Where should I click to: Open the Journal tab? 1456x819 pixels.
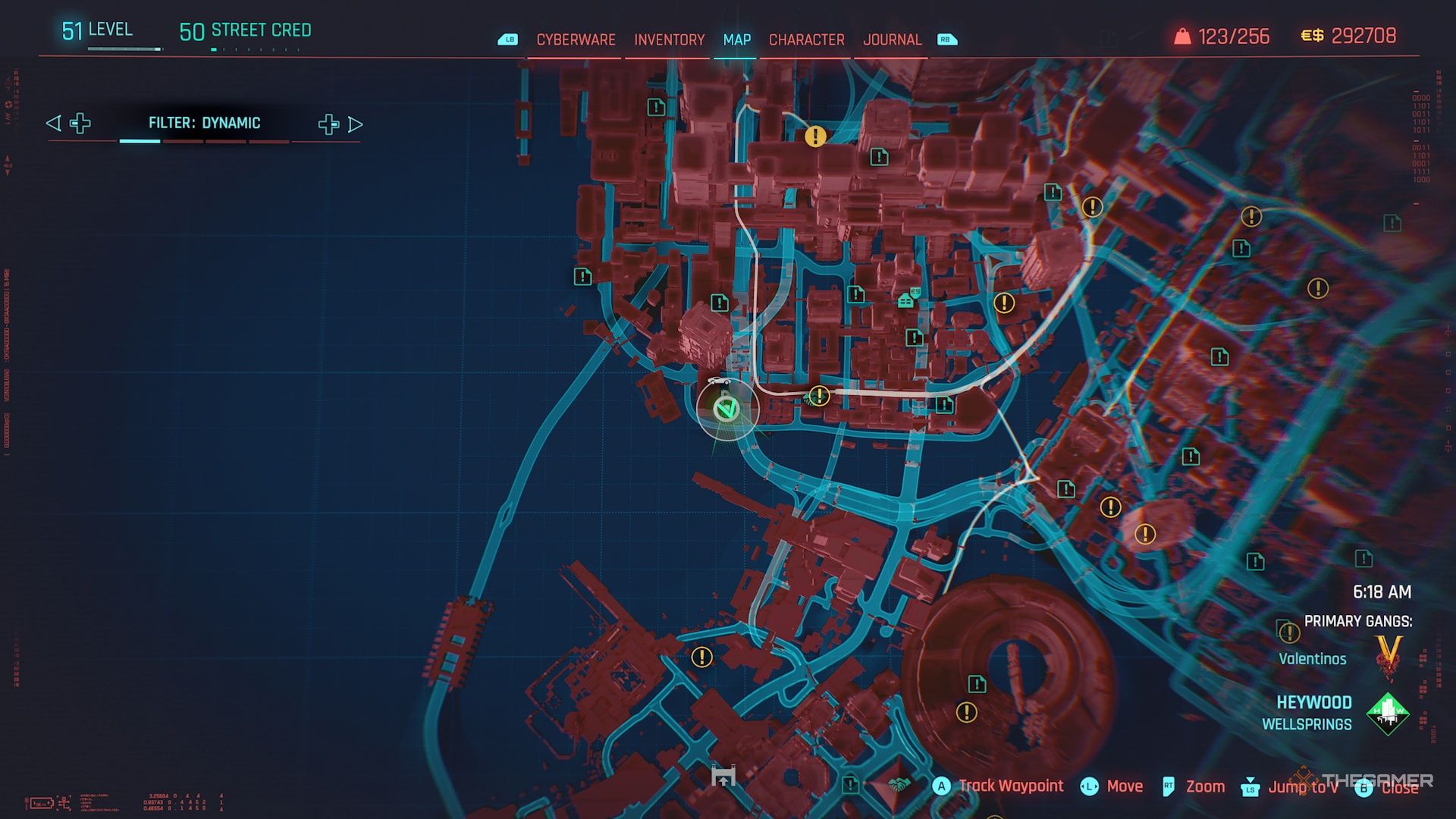click(892, 39)
